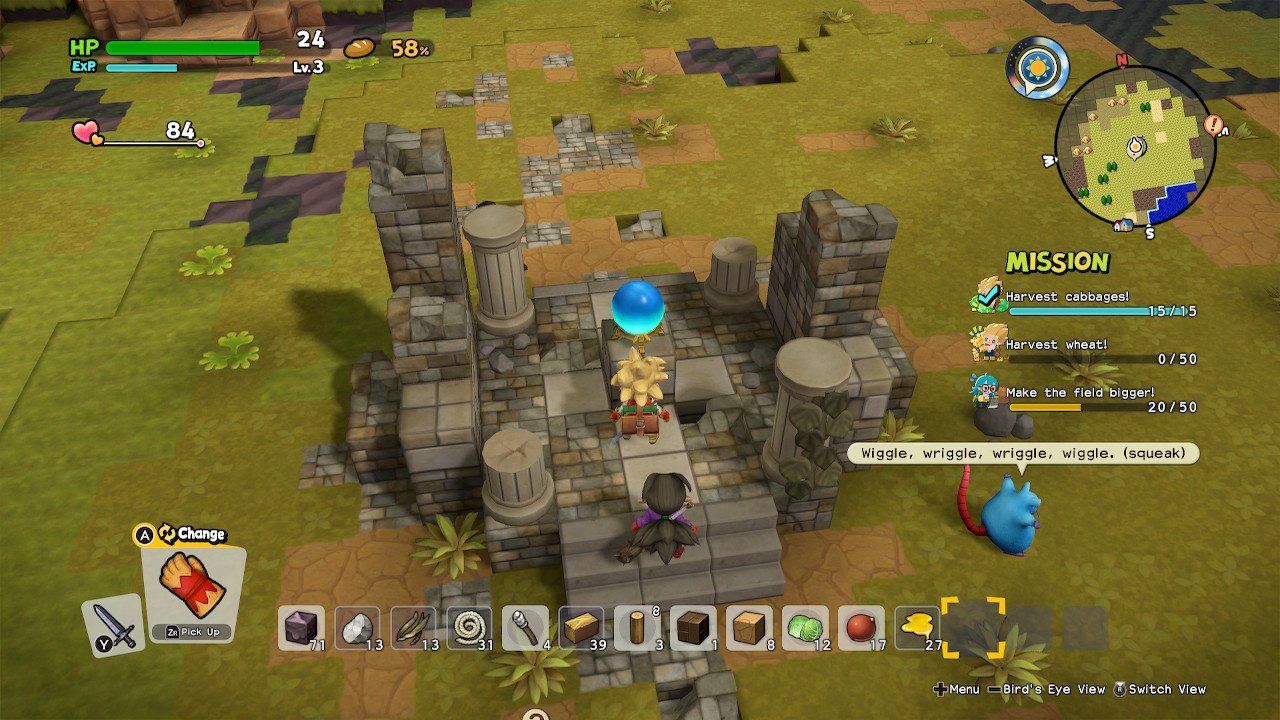Screen dimensions: 1280x720
Task: Pick the dark wooden block slot
Action: click(x=693, y=628)
